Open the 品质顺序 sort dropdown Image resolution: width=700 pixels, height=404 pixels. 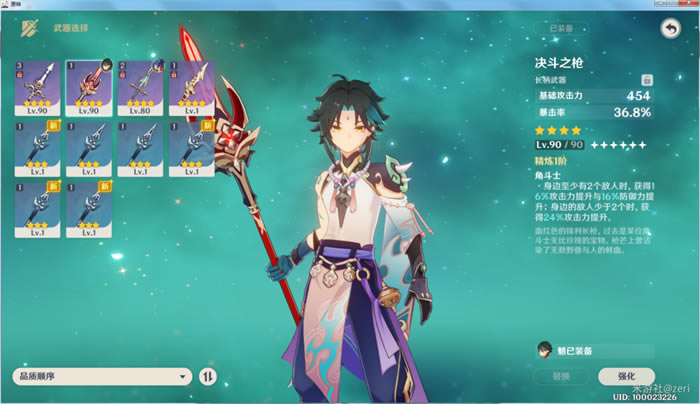click(101, 376)
